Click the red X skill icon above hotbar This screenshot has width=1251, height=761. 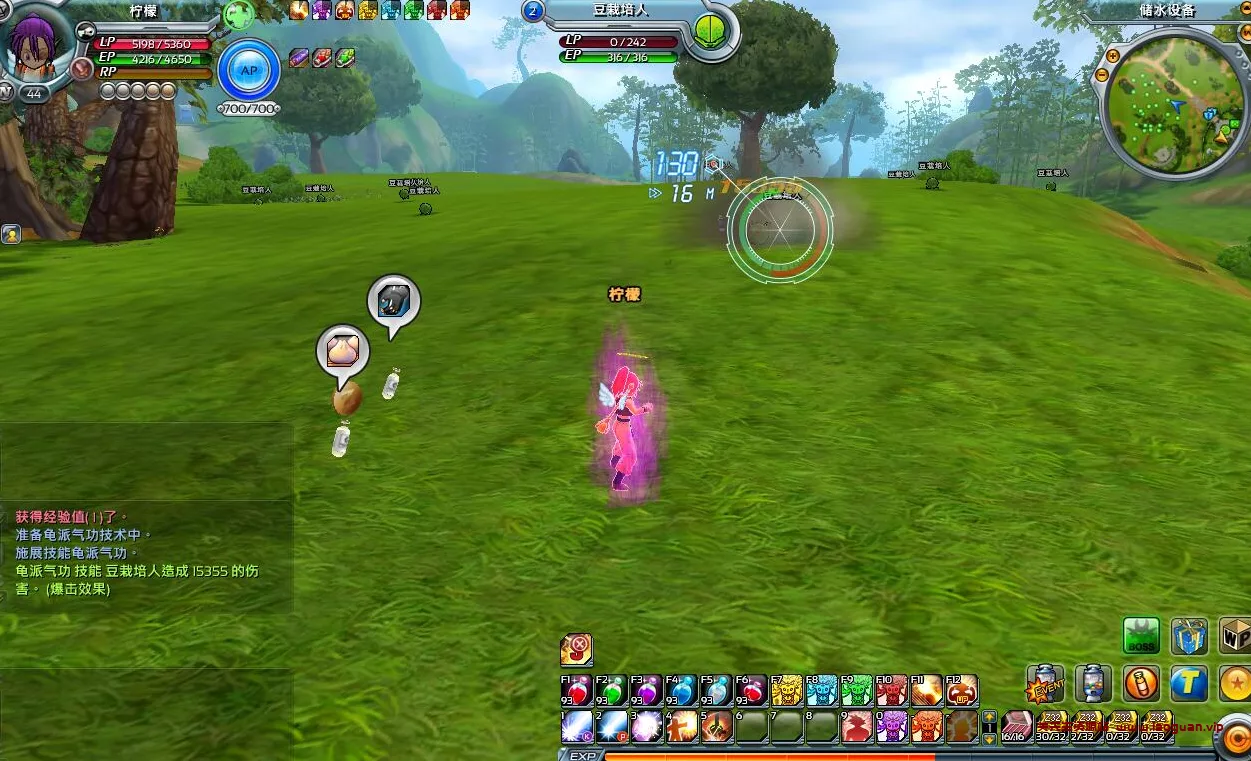coord(576,649)
